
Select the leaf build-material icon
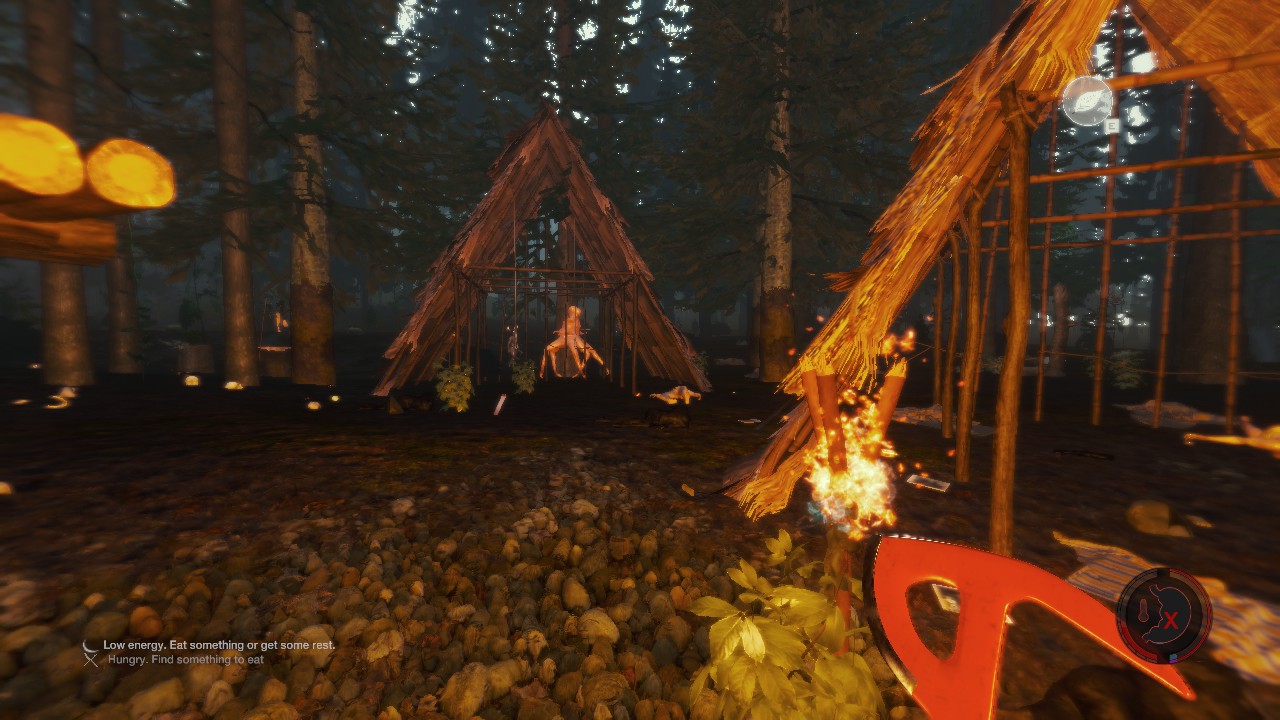click(1087, 101)
